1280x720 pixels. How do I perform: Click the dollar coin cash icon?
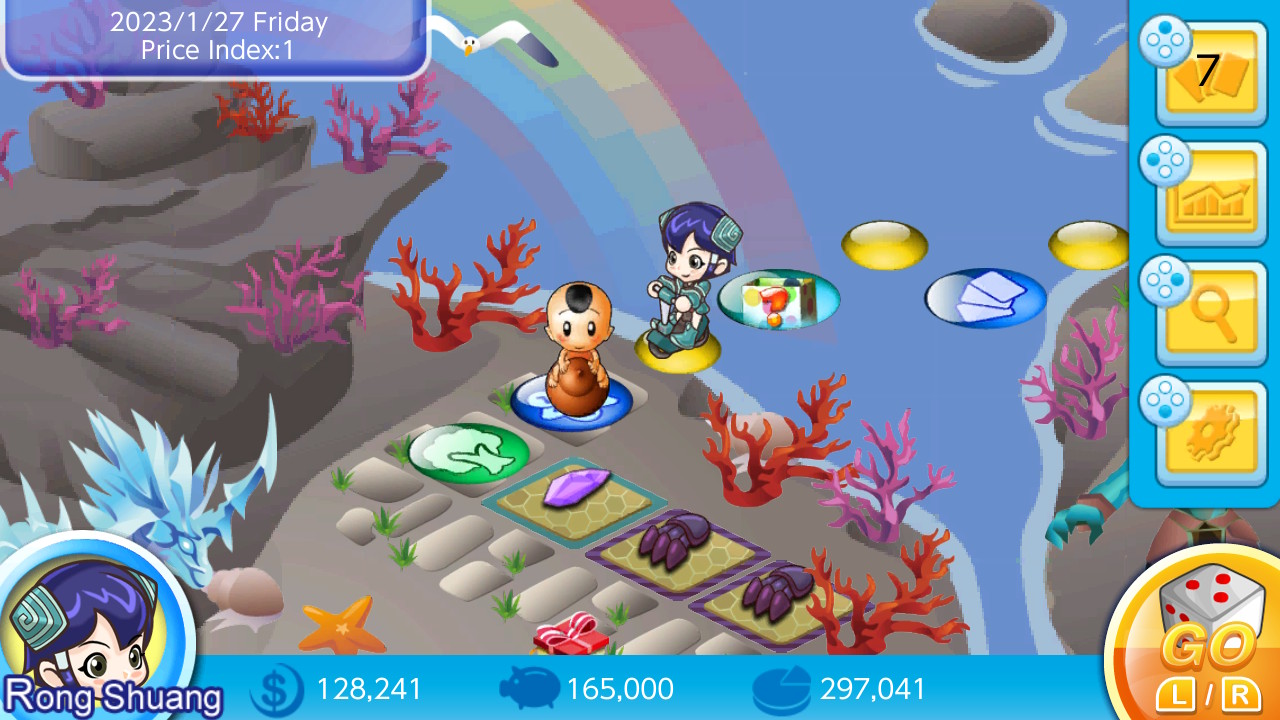275,690
